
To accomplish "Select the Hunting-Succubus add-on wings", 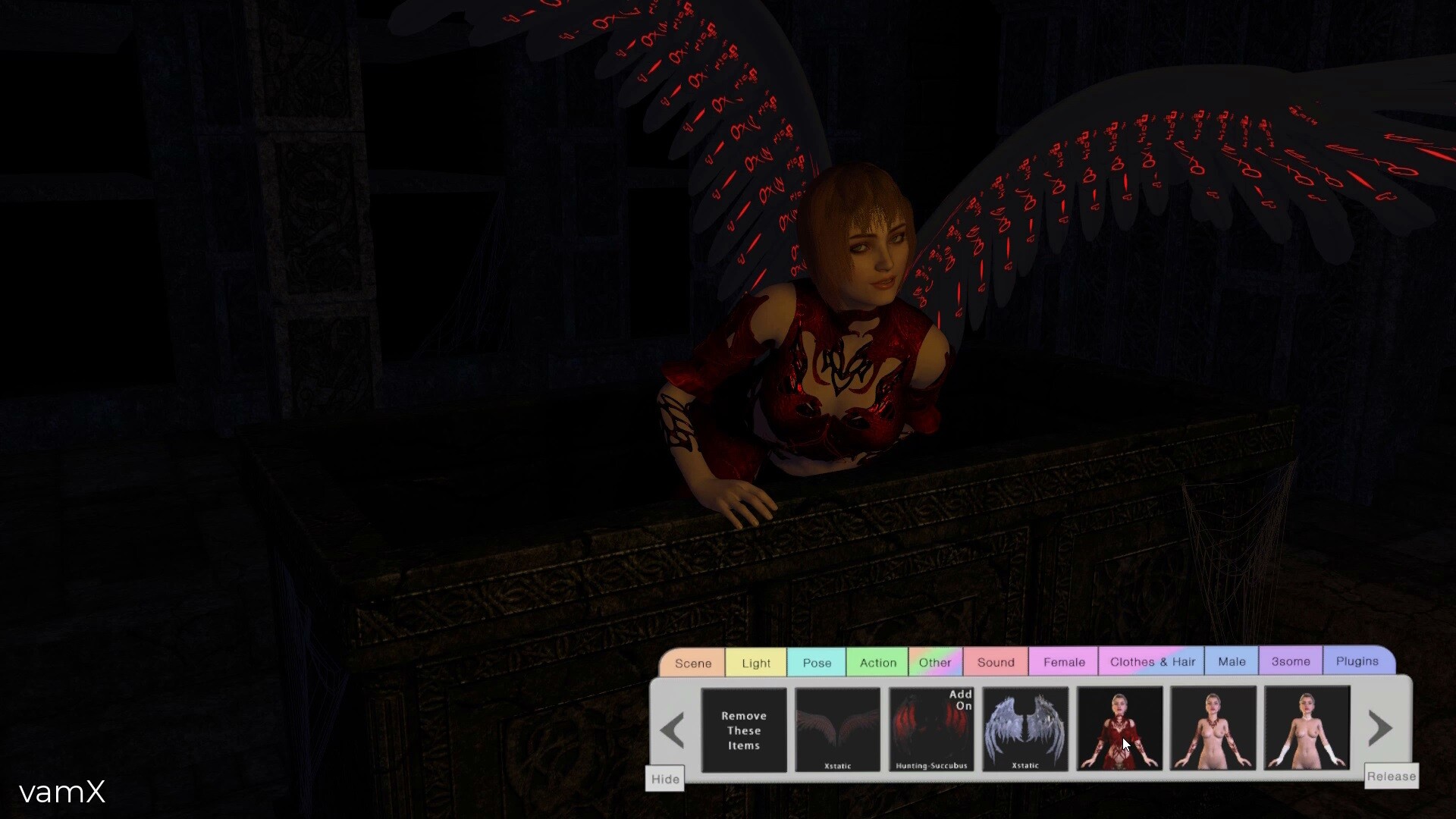I will tap(931, 730).
